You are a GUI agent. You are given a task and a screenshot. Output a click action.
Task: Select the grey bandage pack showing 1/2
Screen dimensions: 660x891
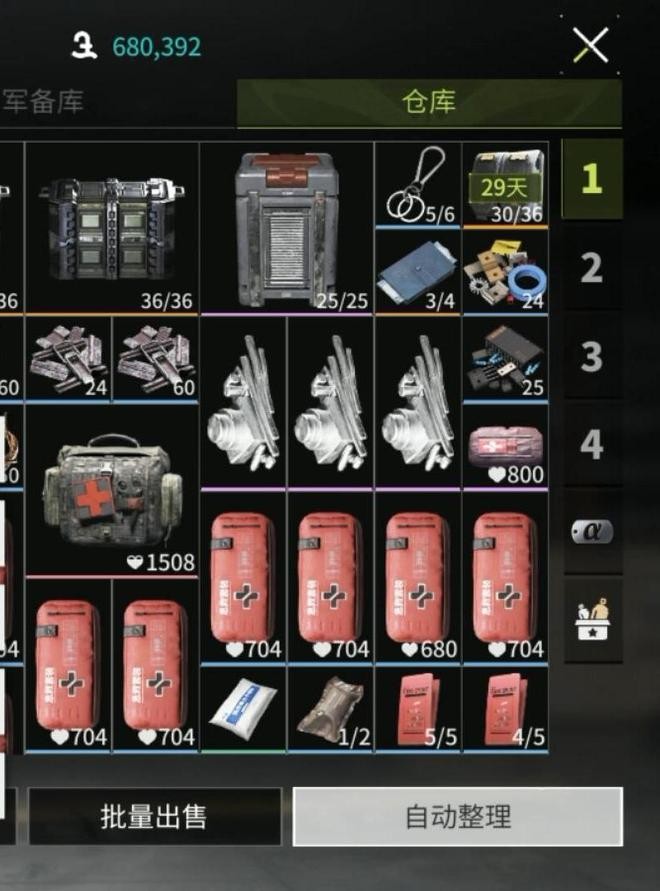(x=330, y=709)
